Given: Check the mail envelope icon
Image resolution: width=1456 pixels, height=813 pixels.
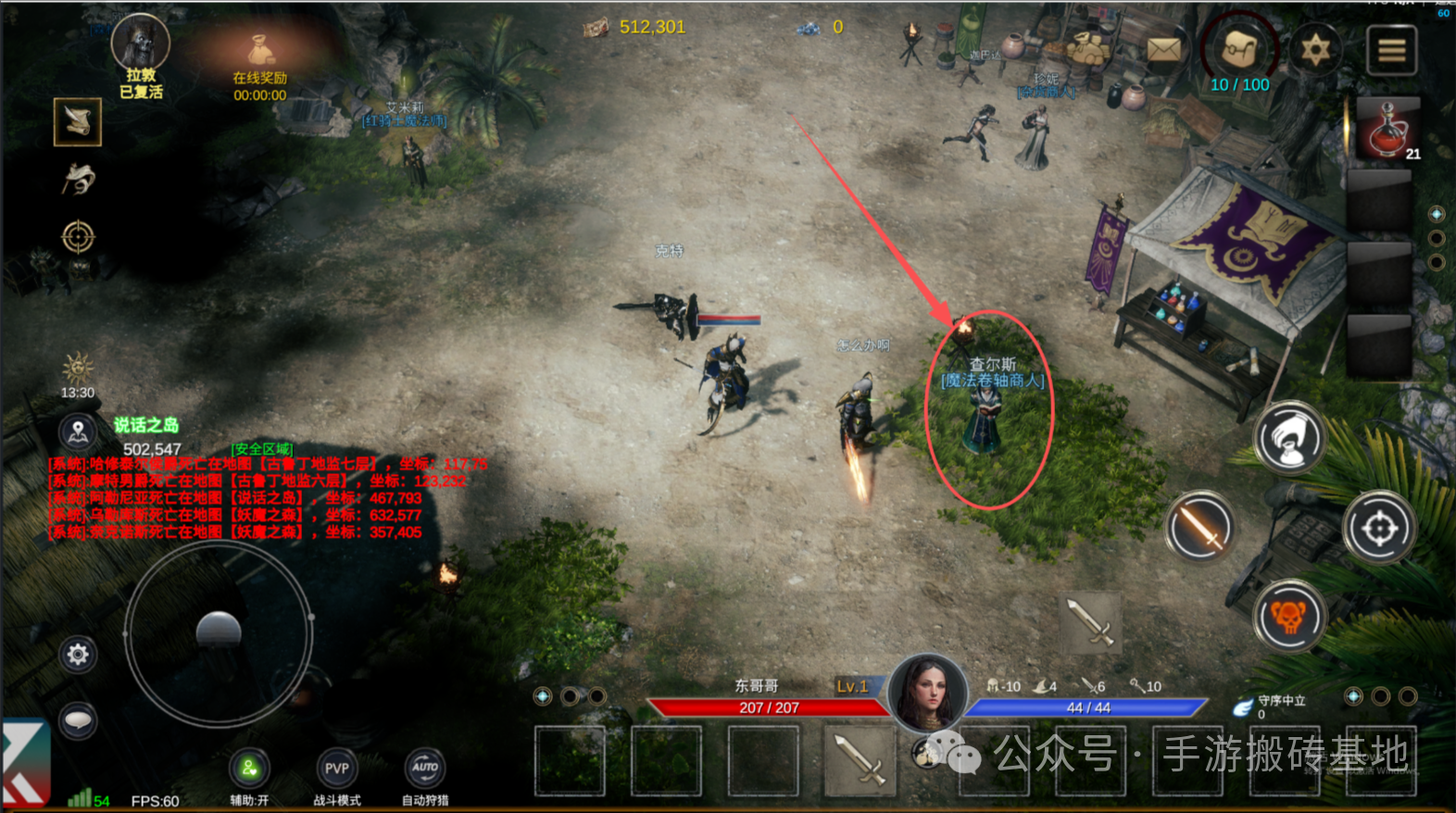Looking at the screenshot, I should point(1164,49).
